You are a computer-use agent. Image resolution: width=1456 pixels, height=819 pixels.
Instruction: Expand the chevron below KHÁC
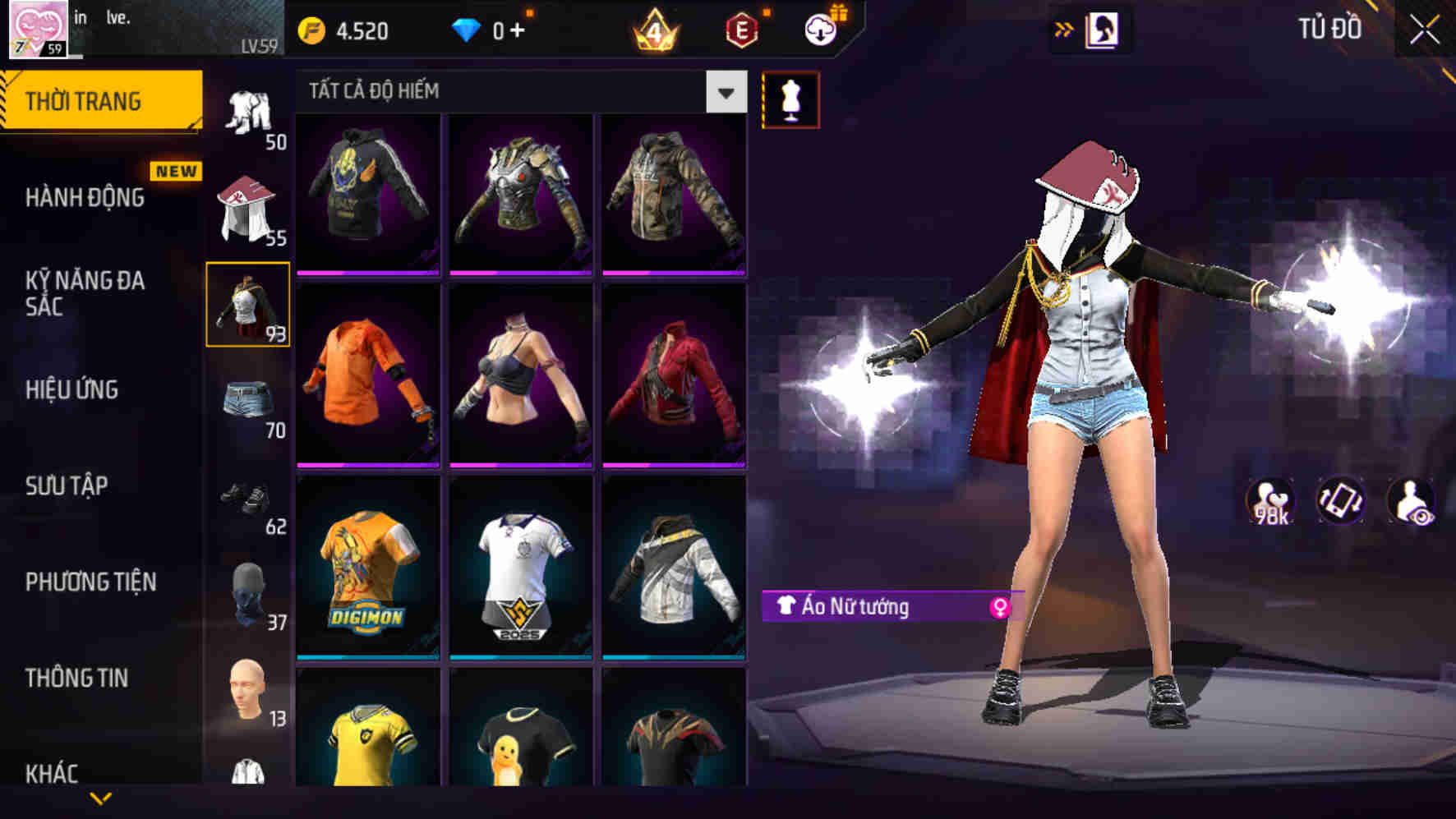coord(99,798)
